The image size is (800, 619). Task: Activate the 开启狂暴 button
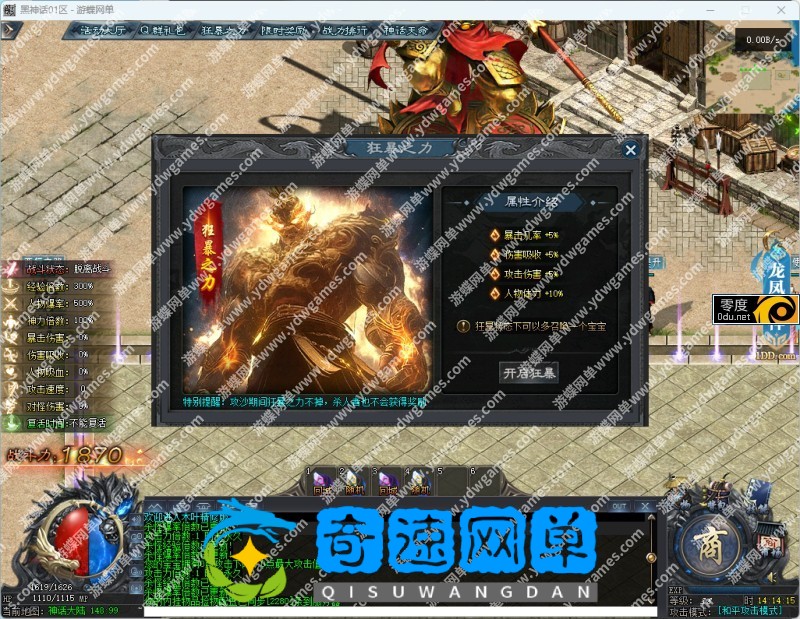pyautogui.click(x=528, y=372)
